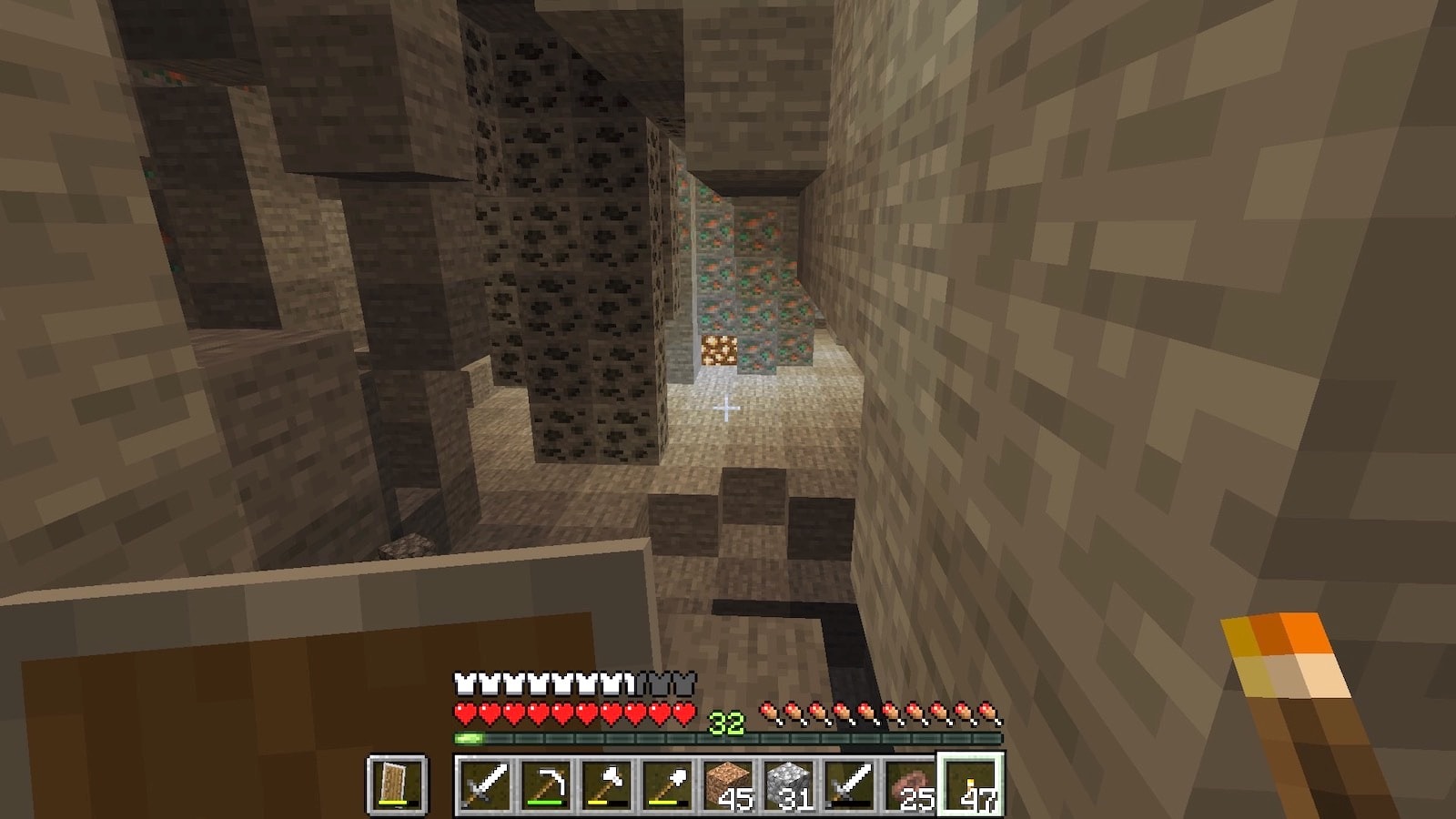Choose the iron axe in the hotbar
This screenshot has width=1456, height=819.
pyautogui.click(x=607, y=784)
